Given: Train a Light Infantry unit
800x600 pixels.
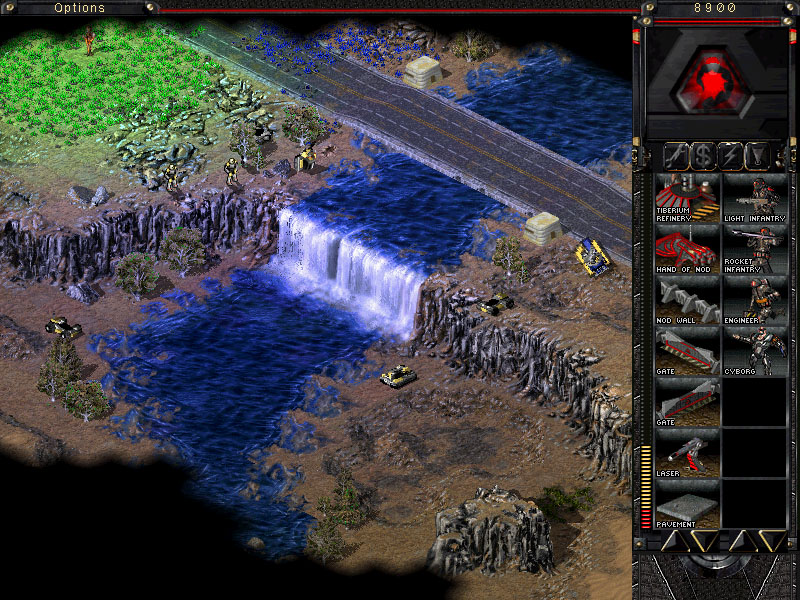Looking at the screenshot, I should pos(754,197).
